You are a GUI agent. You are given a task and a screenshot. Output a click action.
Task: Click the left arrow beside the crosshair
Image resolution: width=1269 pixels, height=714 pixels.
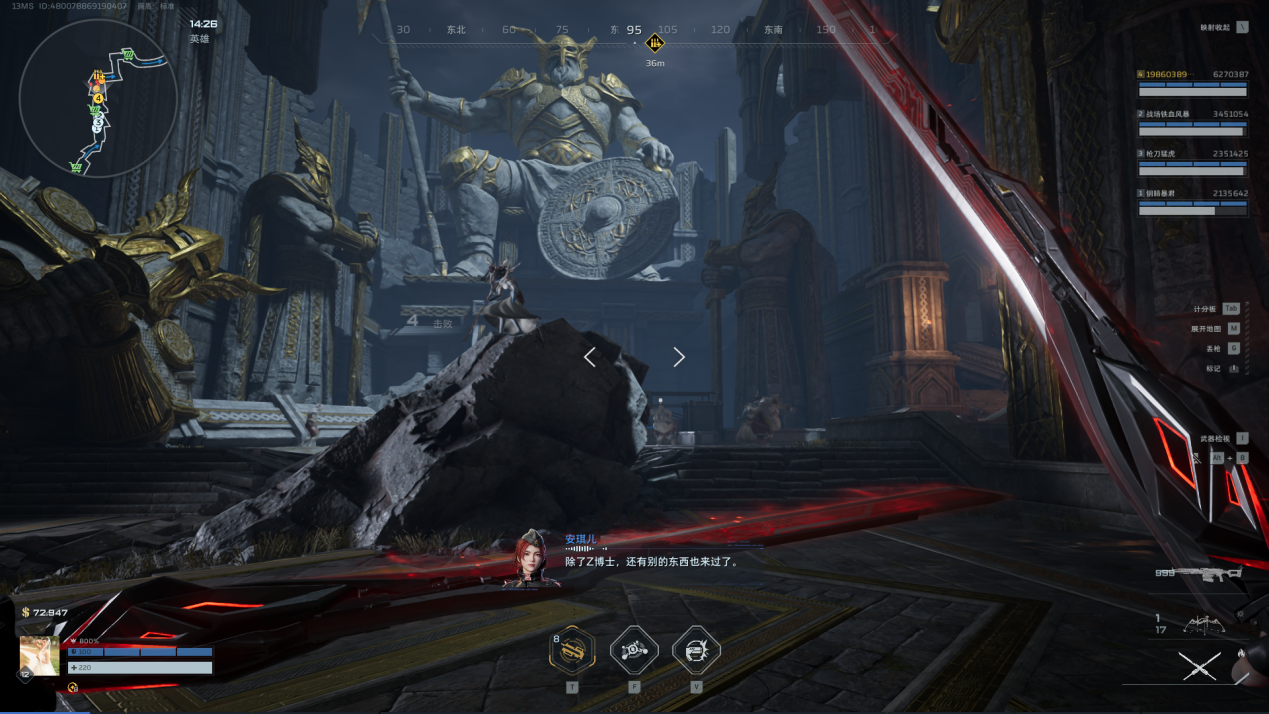pos(590,357)
